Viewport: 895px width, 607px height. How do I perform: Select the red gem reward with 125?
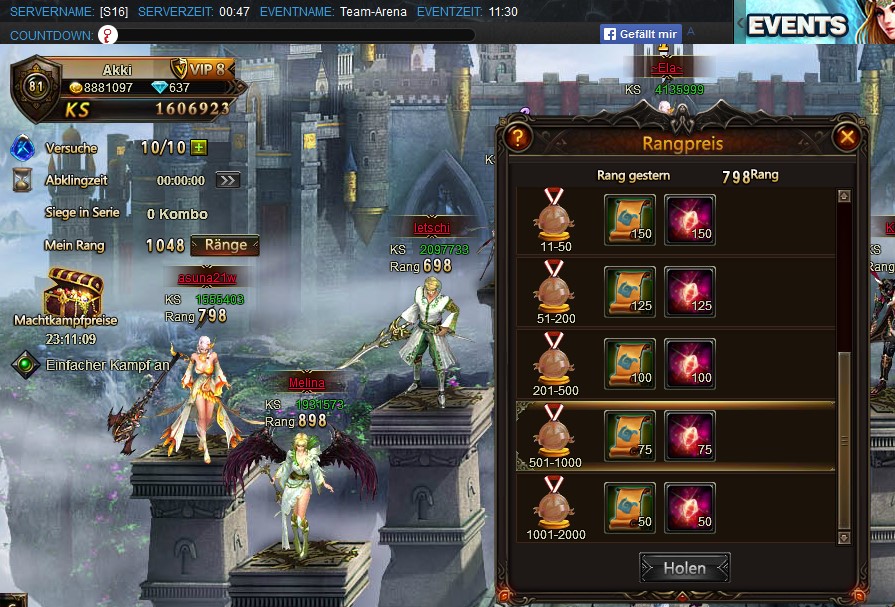click(691, 292)
